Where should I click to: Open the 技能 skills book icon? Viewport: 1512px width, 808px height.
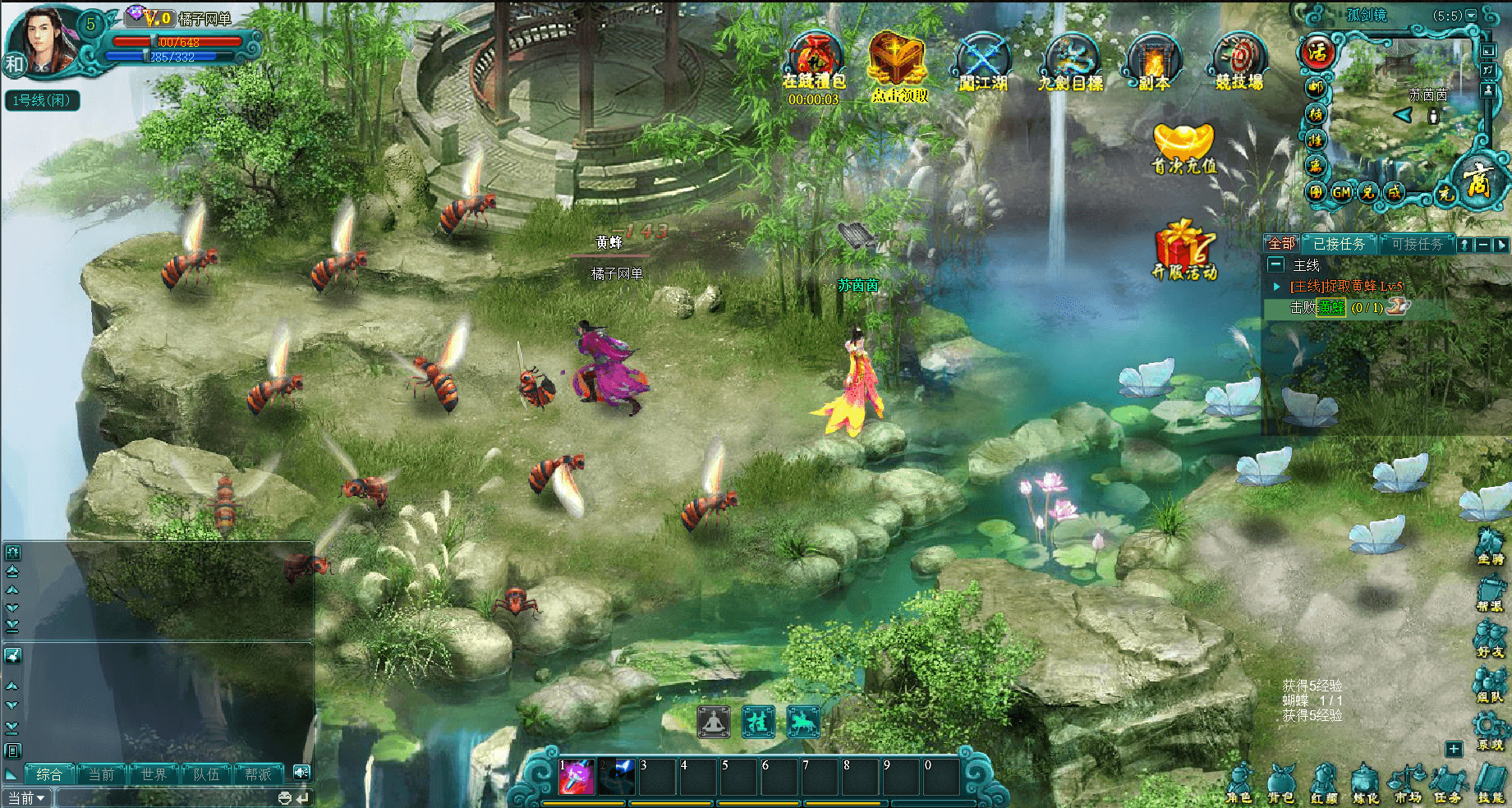(1491, 783)
